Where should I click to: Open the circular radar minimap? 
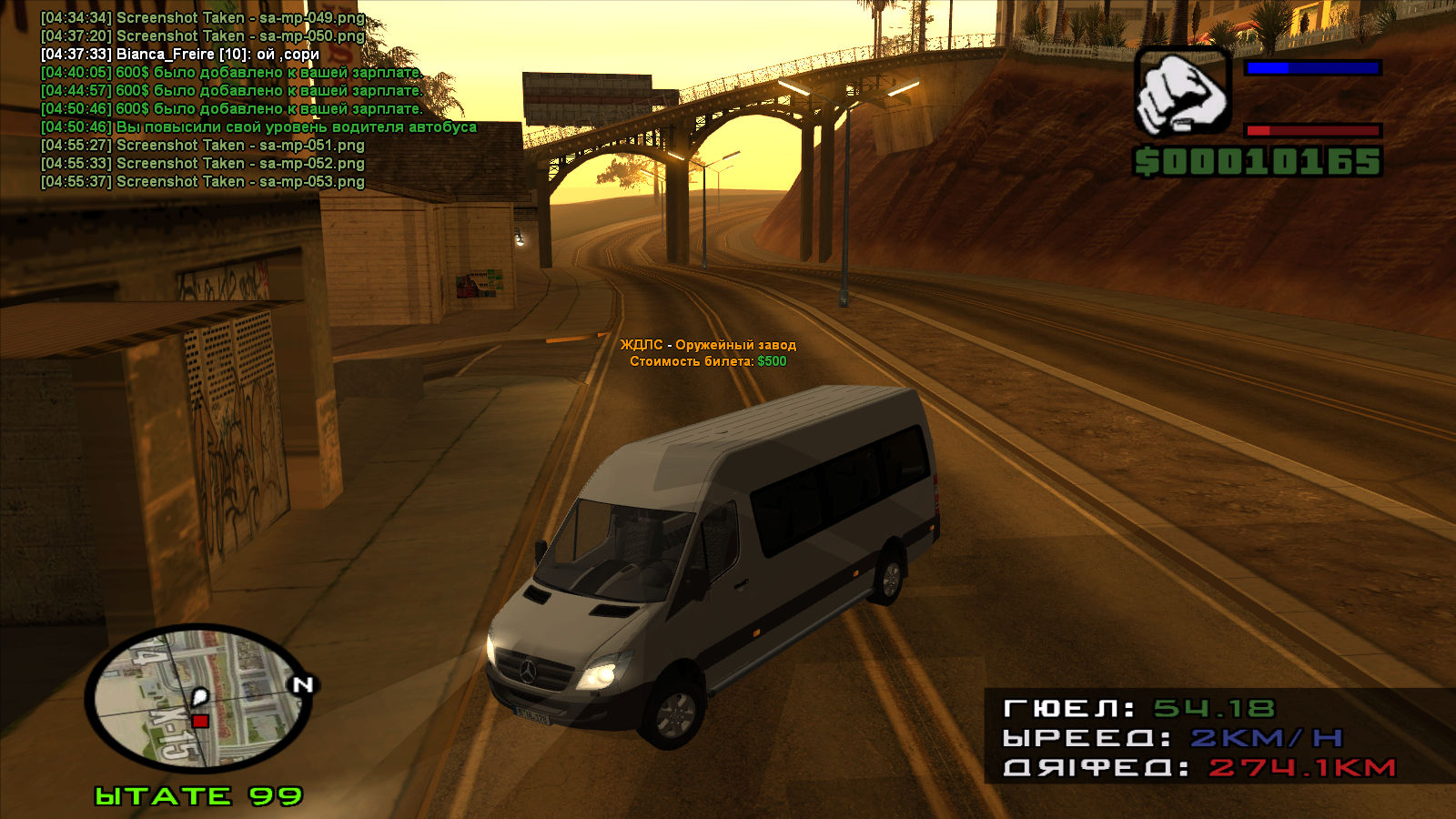coord(197,698)
